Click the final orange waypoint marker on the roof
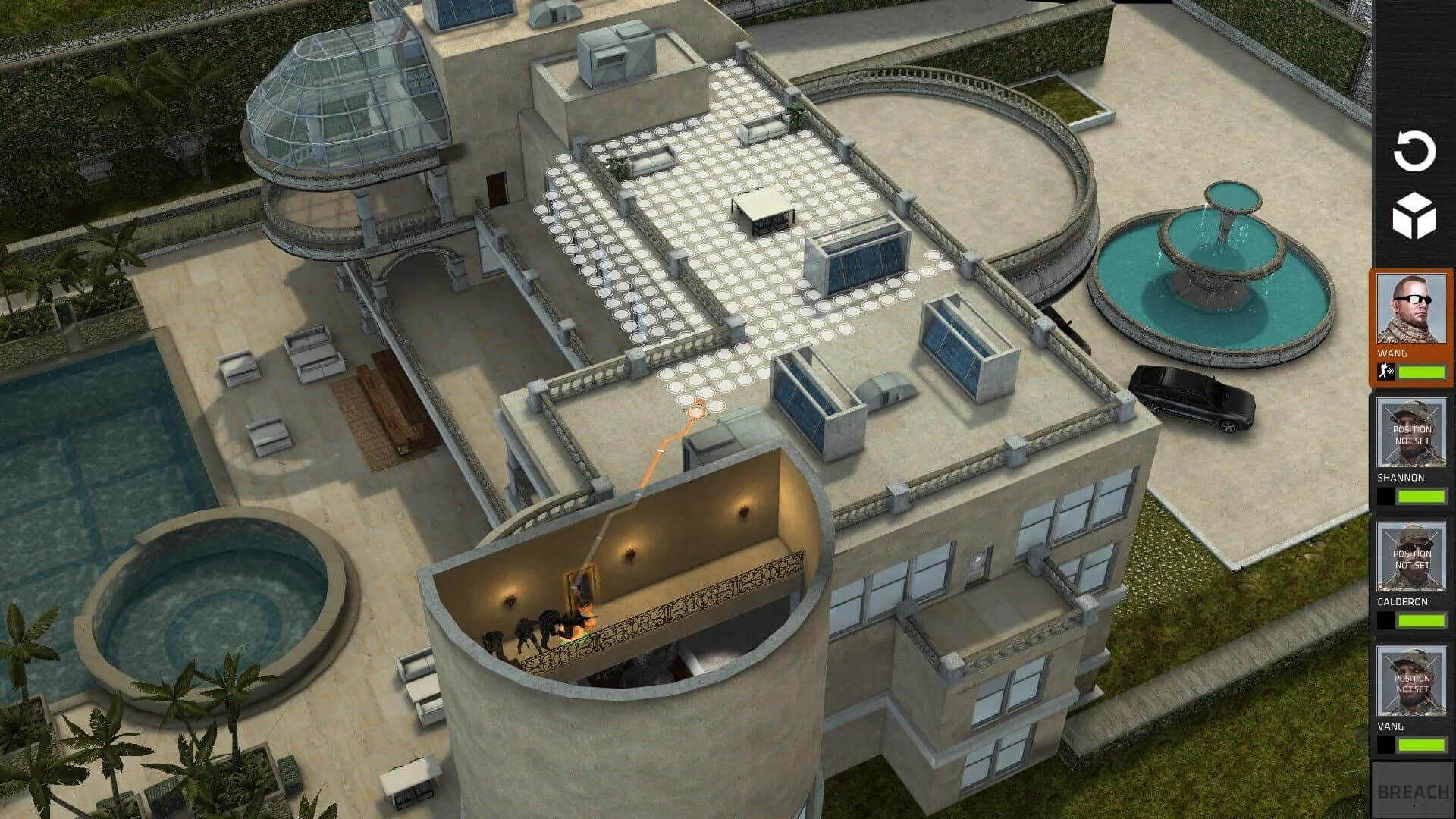The image size is (1456, 819). [697, 411]
